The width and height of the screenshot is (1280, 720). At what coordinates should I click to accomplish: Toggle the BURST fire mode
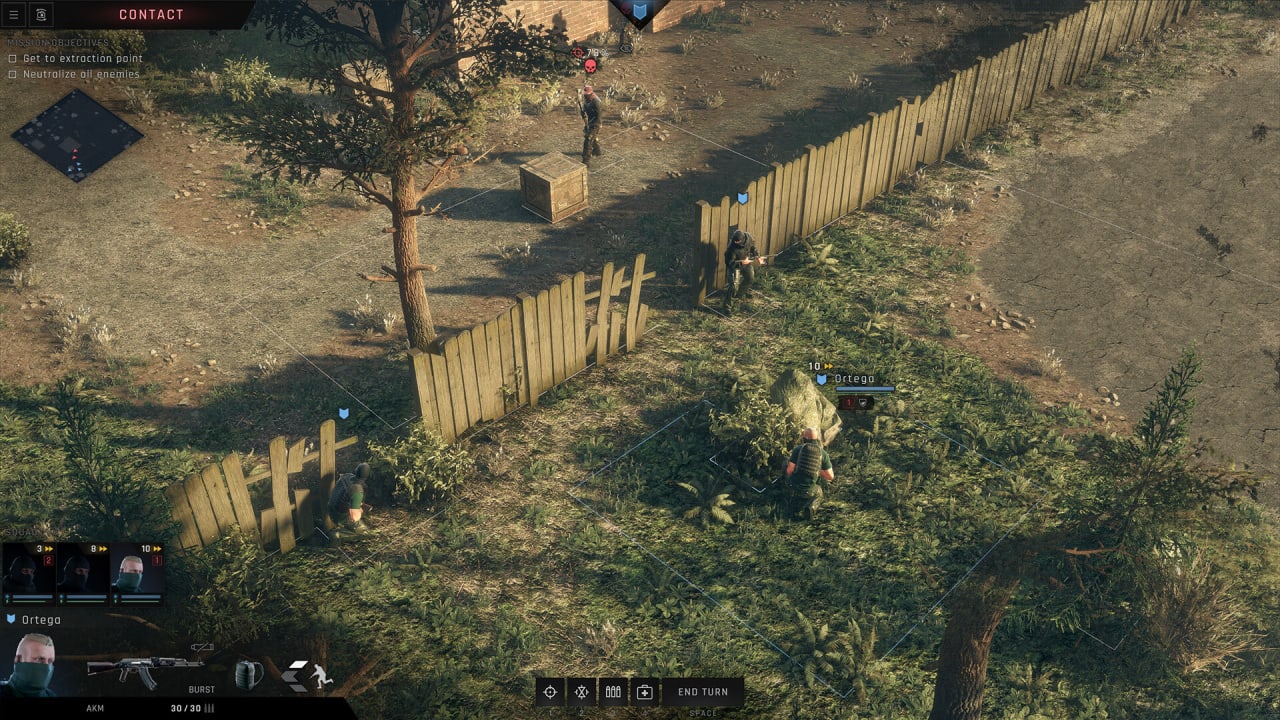point(201,689)
